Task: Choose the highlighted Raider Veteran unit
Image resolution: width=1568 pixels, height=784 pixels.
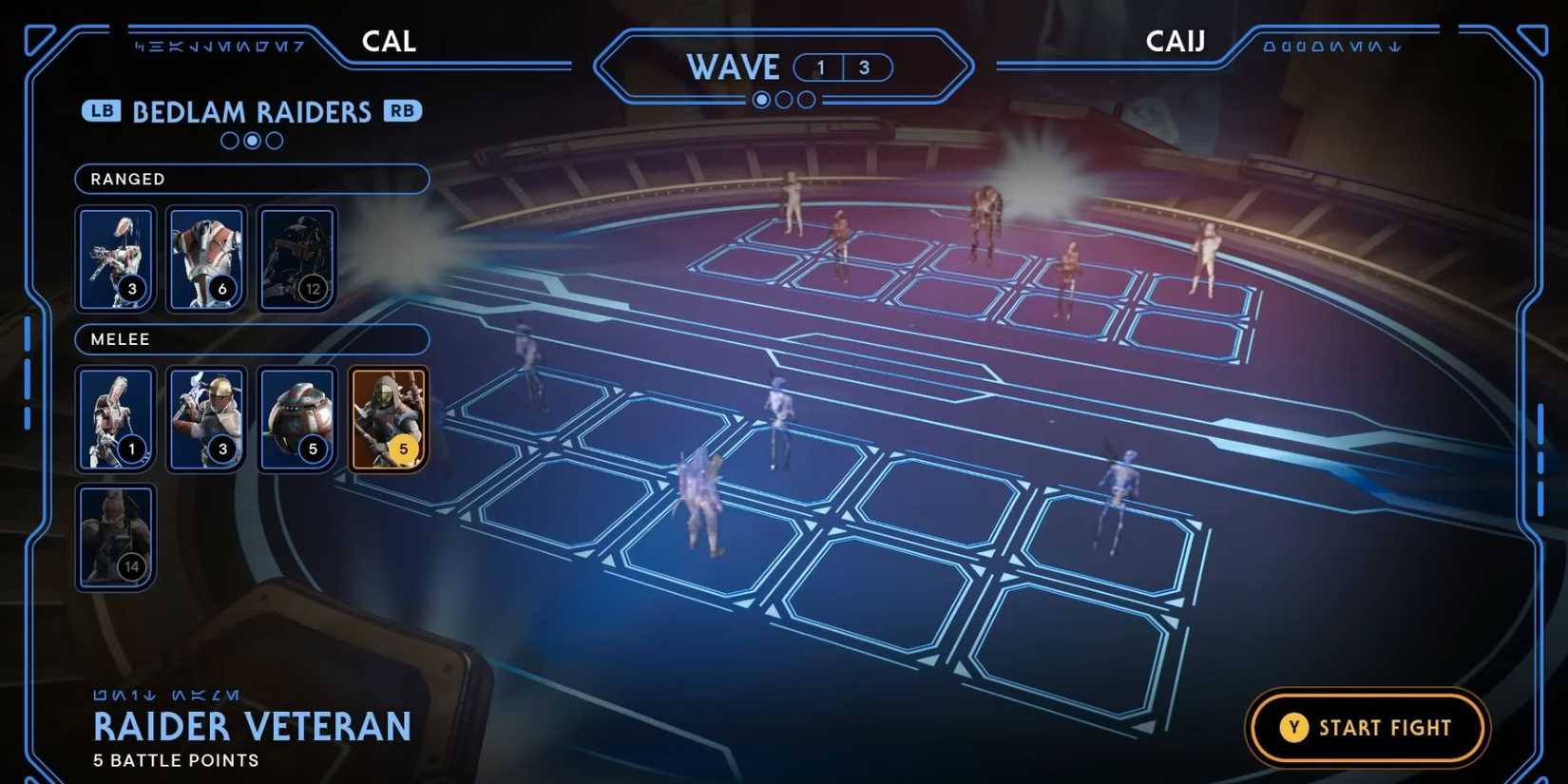Action: [390, 418]
